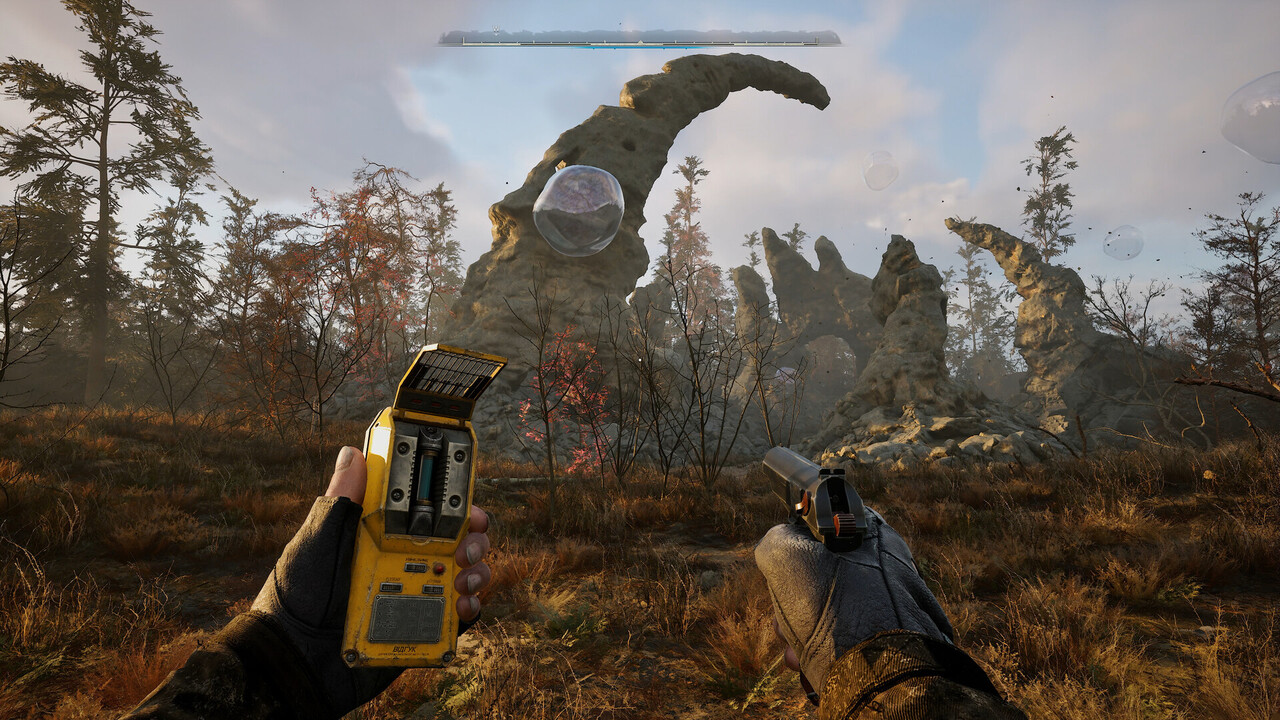Click the ВІДГУК label at the detector's base
This screenshot has height=720, width=1280.
(405, 648)
